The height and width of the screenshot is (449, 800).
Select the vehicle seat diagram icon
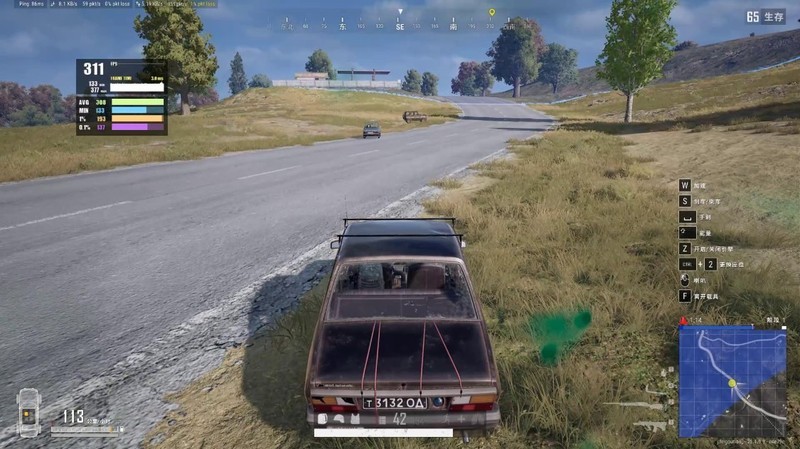tap(28, 411)
